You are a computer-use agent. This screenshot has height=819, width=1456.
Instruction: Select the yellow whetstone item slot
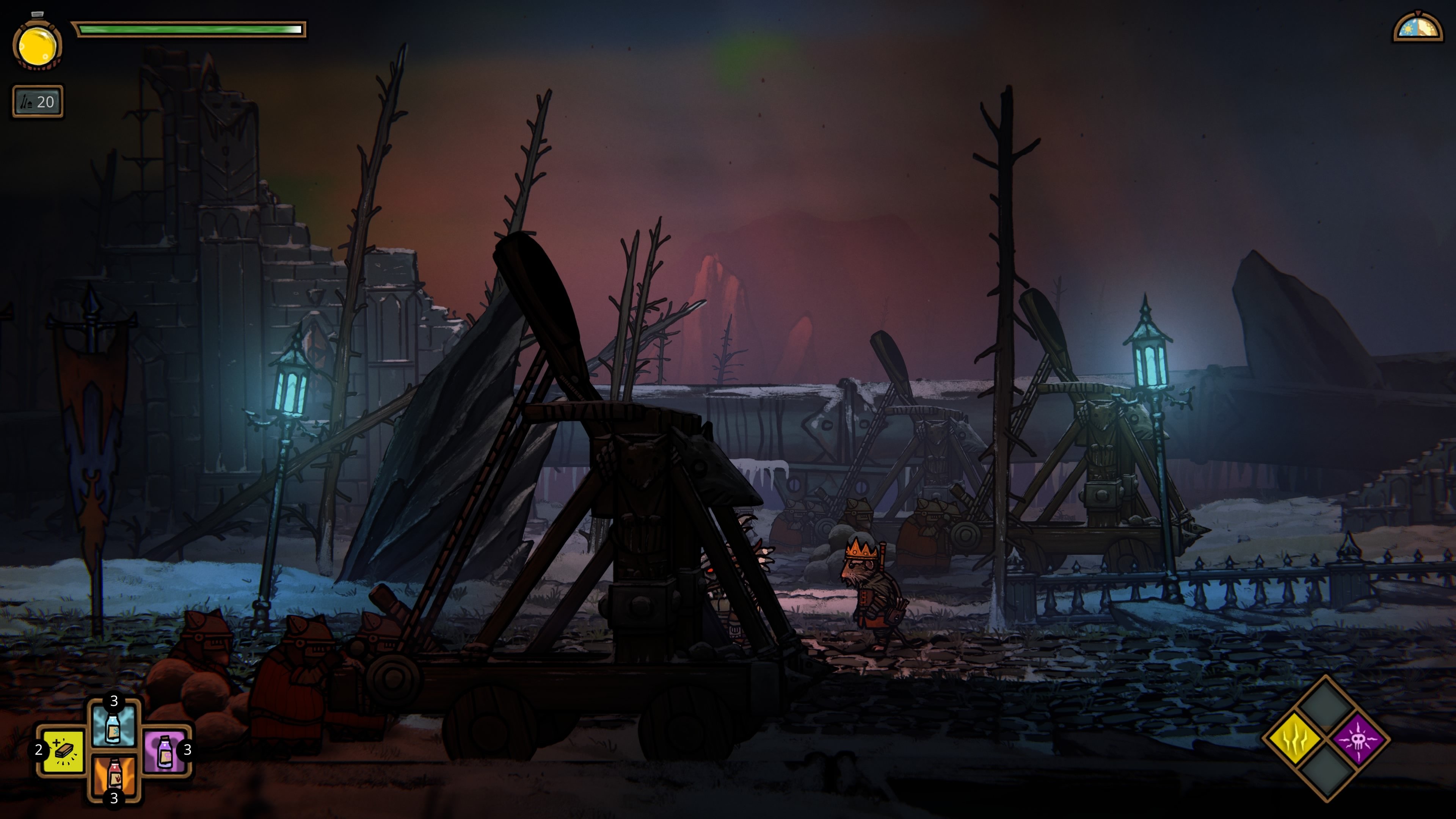62,751
